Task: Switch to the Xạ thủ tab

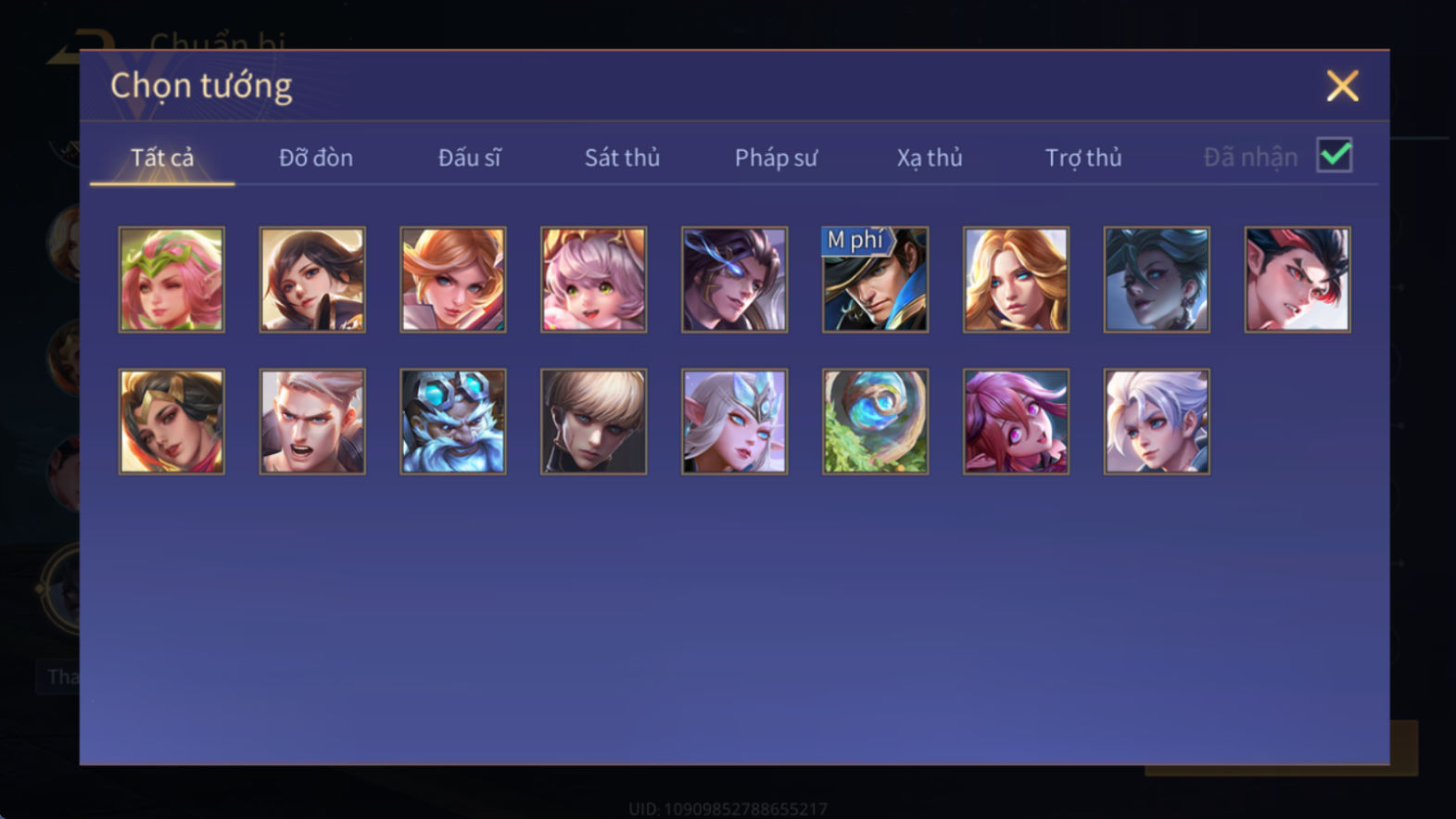Action: pyautogui.click(x=929, y=157)
